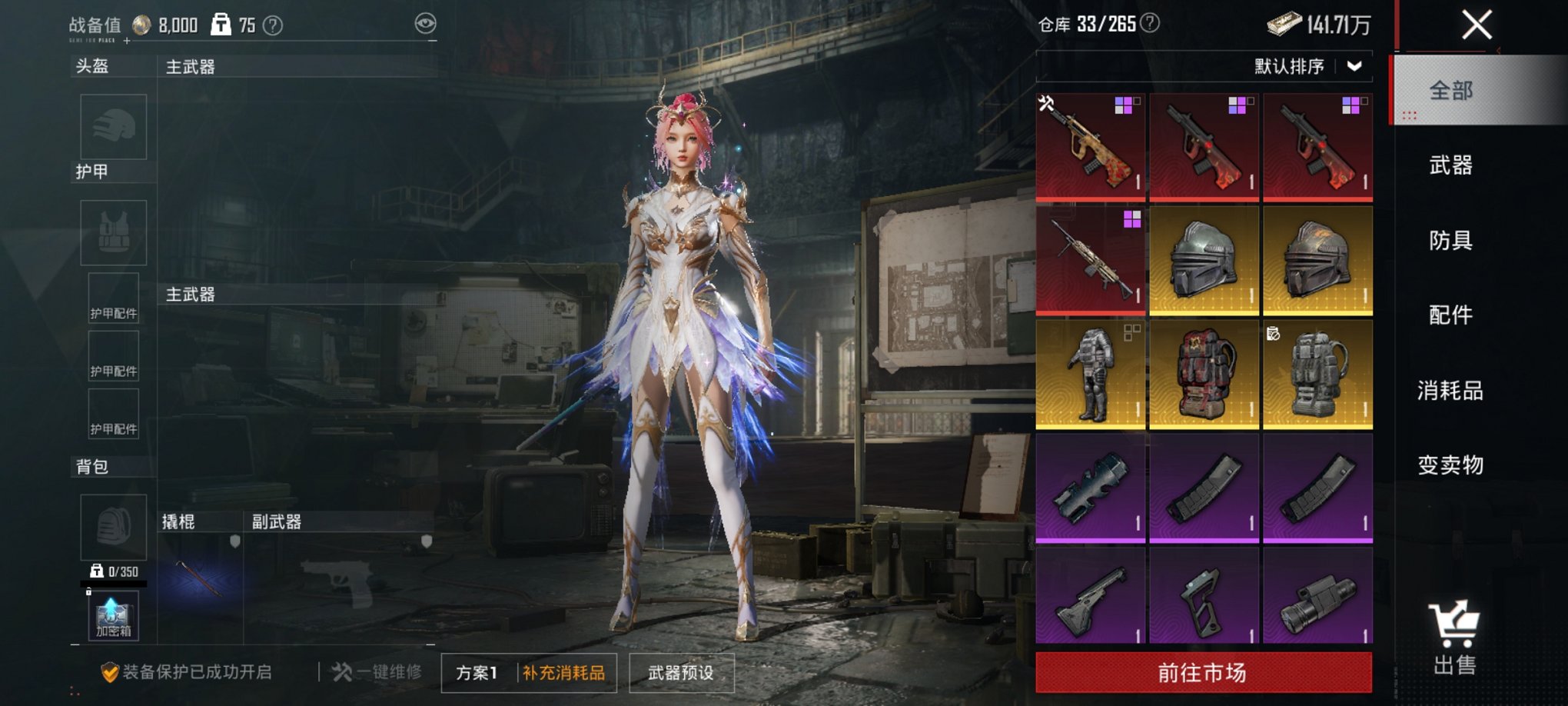The height and width of the screenshot is (706, 1568).
Task: Select loadout 方案1
Action: point(477,673)
